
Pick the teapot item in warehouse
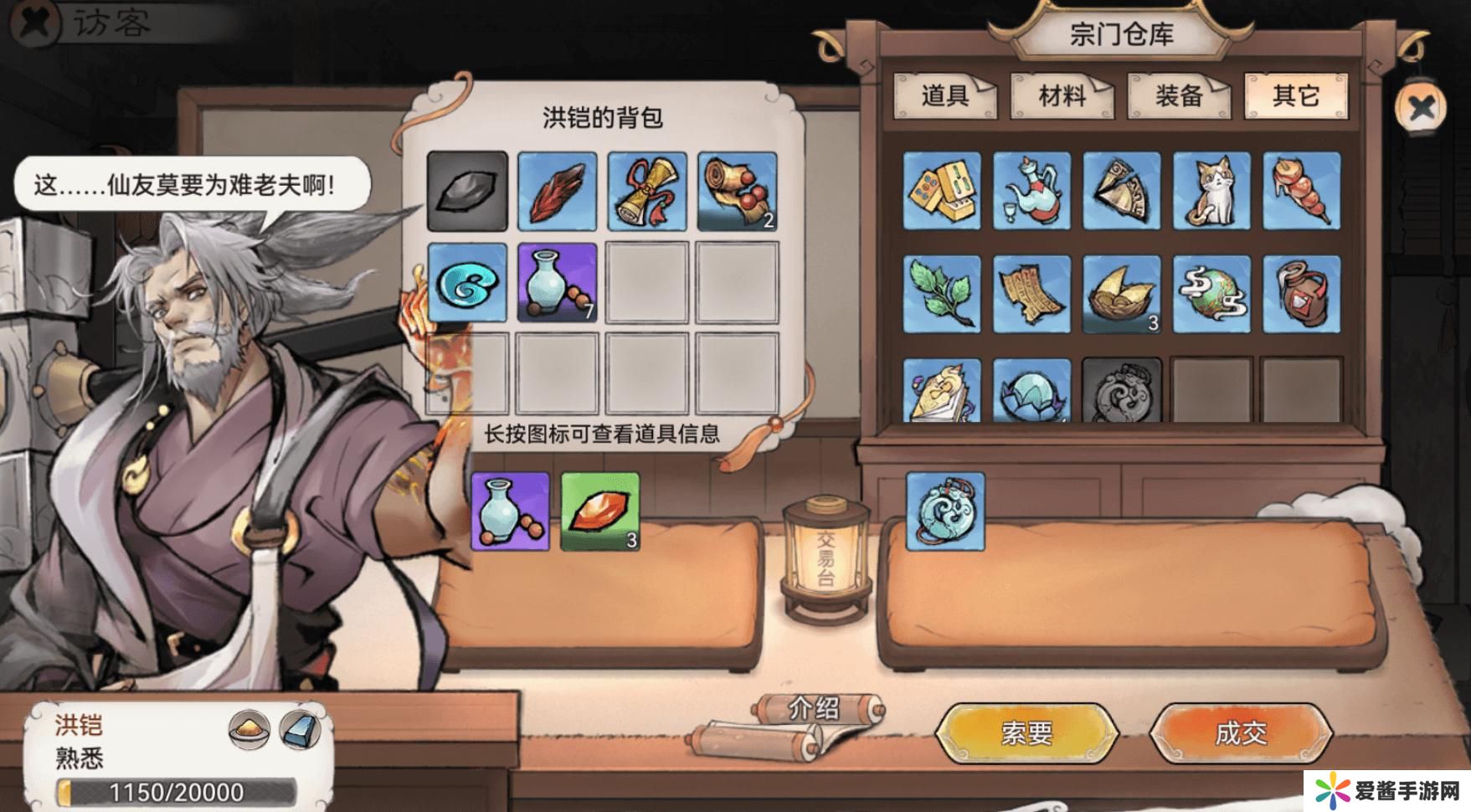pos(1032,191)
